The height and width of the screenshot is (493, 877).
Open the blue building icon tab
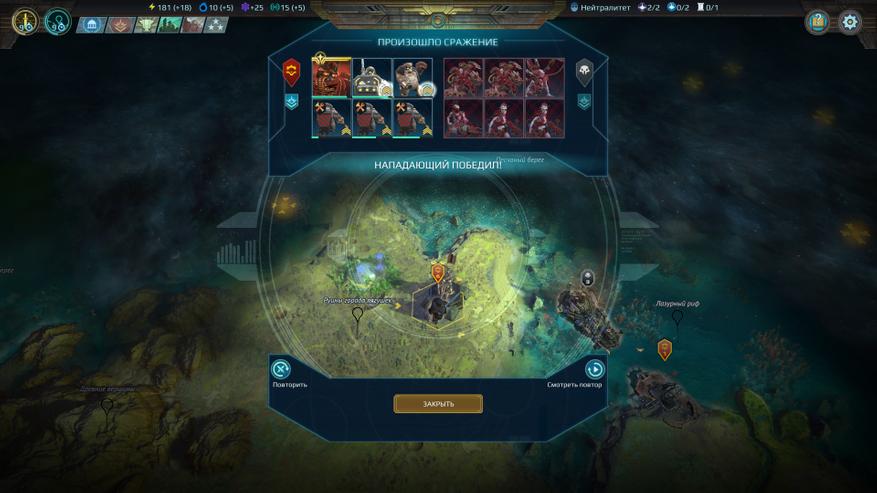[x=92, y=25]
